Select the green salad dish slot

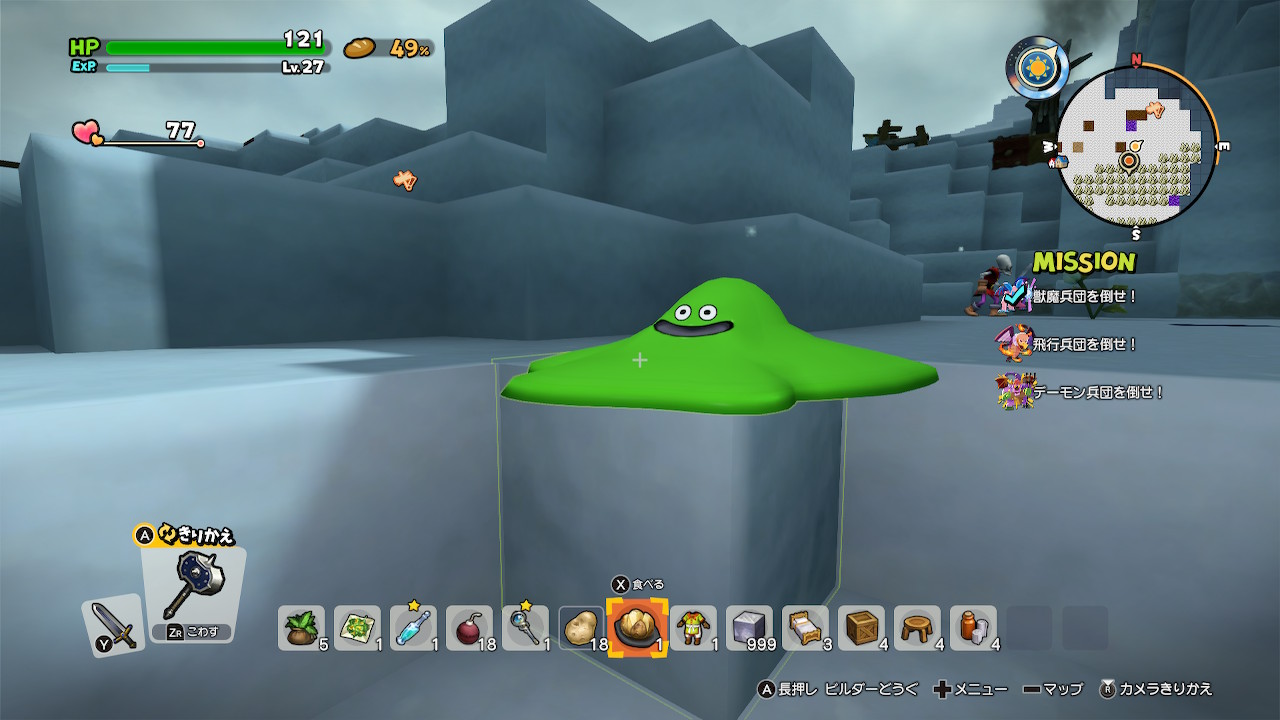pyautogui.click(x=357, y=628)
